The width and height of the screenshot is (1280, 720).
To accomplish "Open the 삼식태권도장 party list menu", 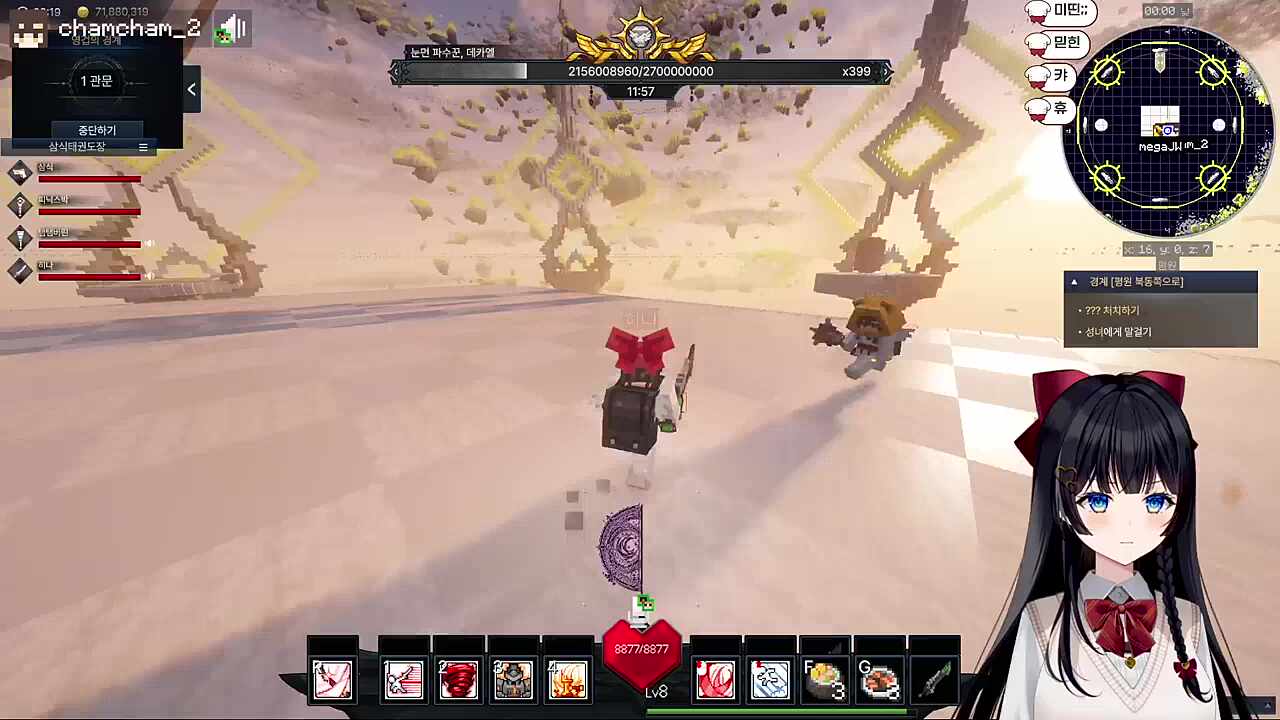I will click(143, 147).
